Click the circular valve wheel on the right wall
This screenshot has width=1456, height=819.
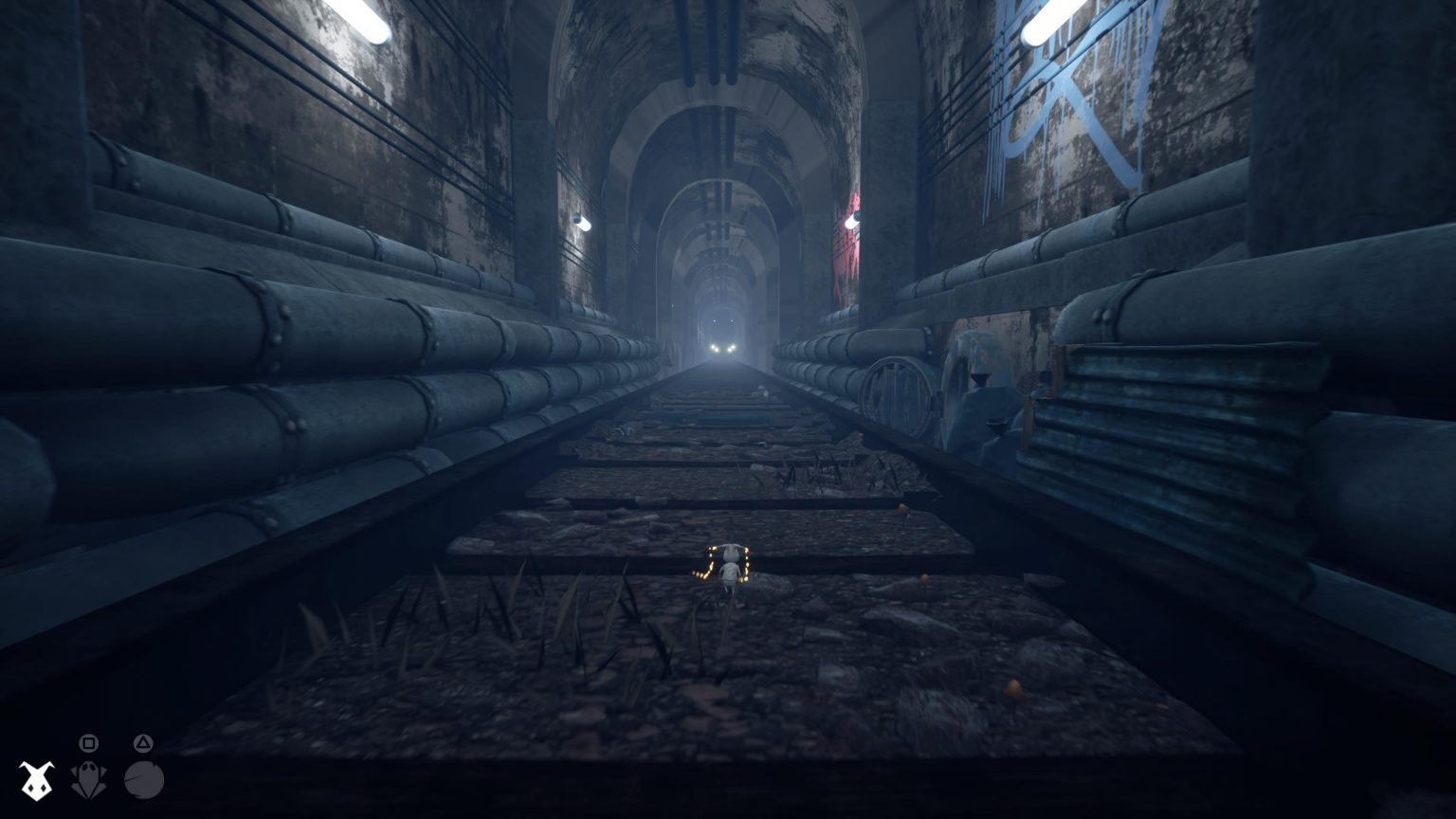(x=896, y=389)
